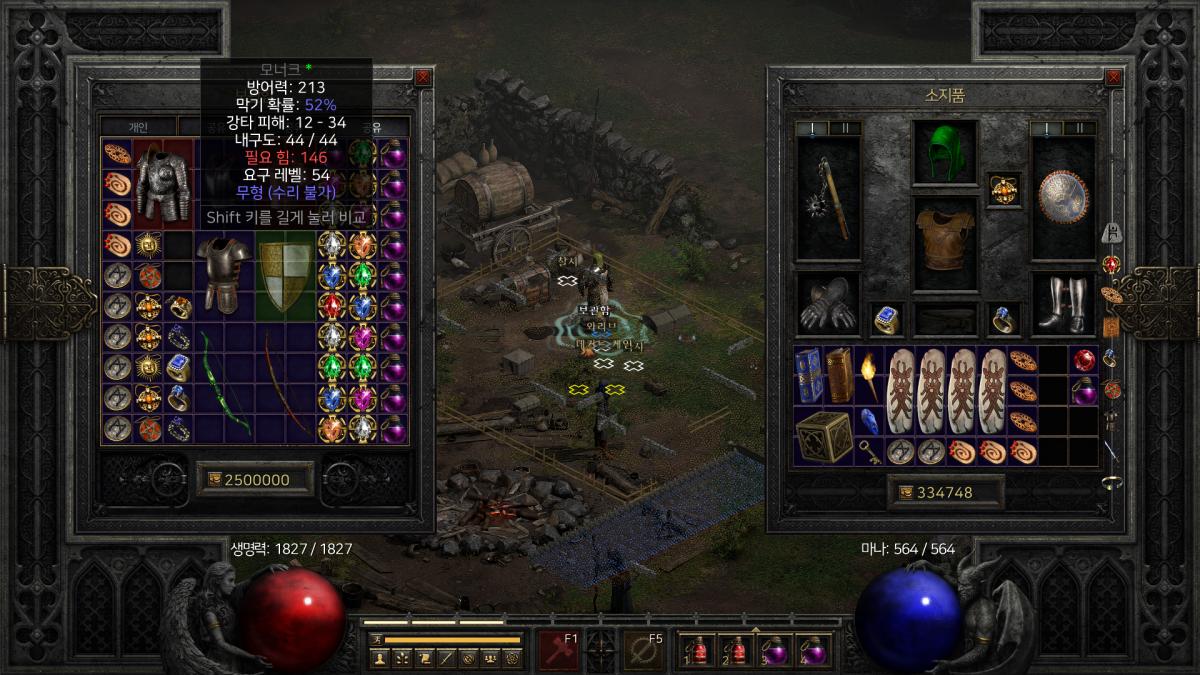This screenshot has width=1200, height=675.
Task: Select the torch charm in inventory
Action: pos(869,375)
